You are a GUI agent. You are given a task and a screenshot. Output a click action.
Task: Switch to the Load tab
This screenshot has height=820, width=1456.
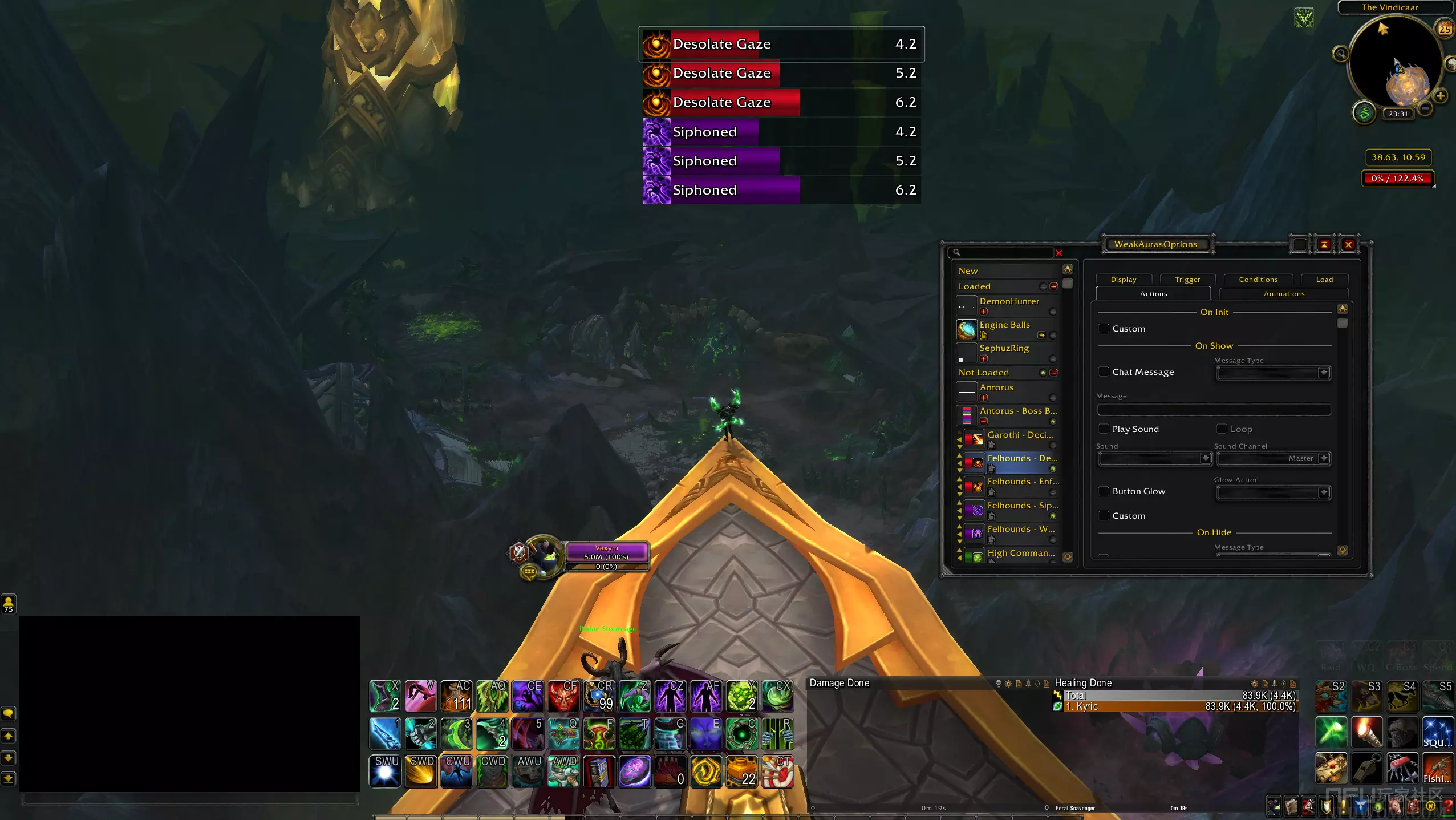tap(1324, 280)
